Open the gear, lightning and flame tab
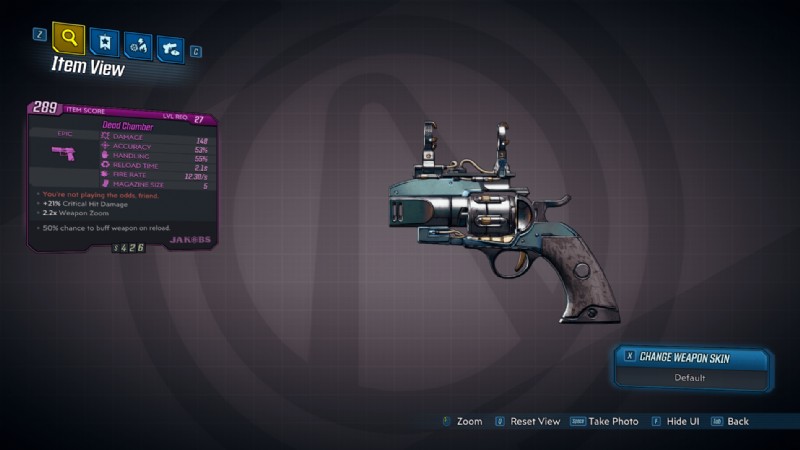The height and width of the screenshot is (450, 800). (138, 46)
